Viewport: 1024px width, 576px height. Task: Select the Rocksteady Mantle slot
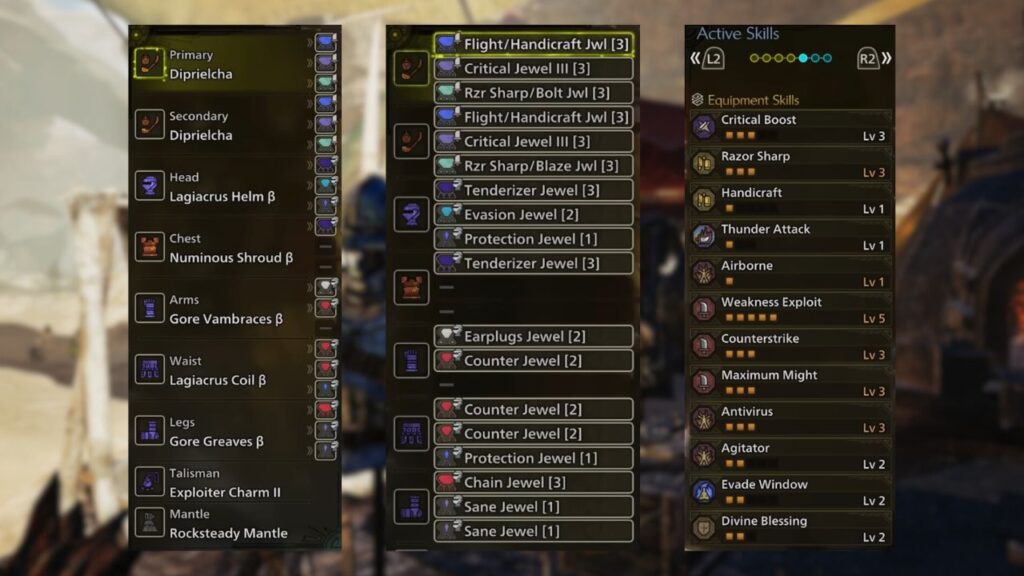[x=220, y=524]
